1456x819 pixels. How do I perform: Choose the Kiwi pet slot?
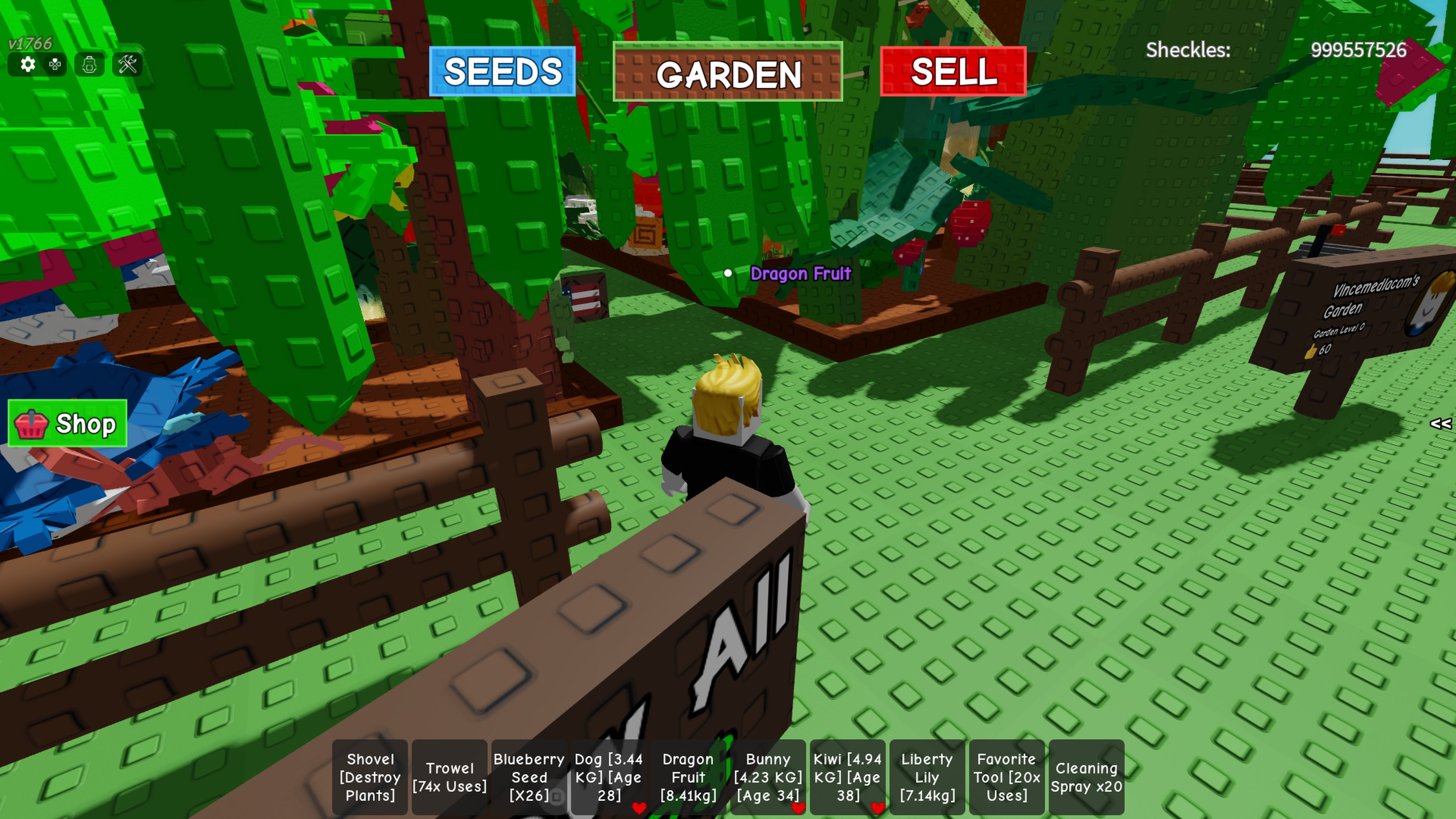(847, 777)
